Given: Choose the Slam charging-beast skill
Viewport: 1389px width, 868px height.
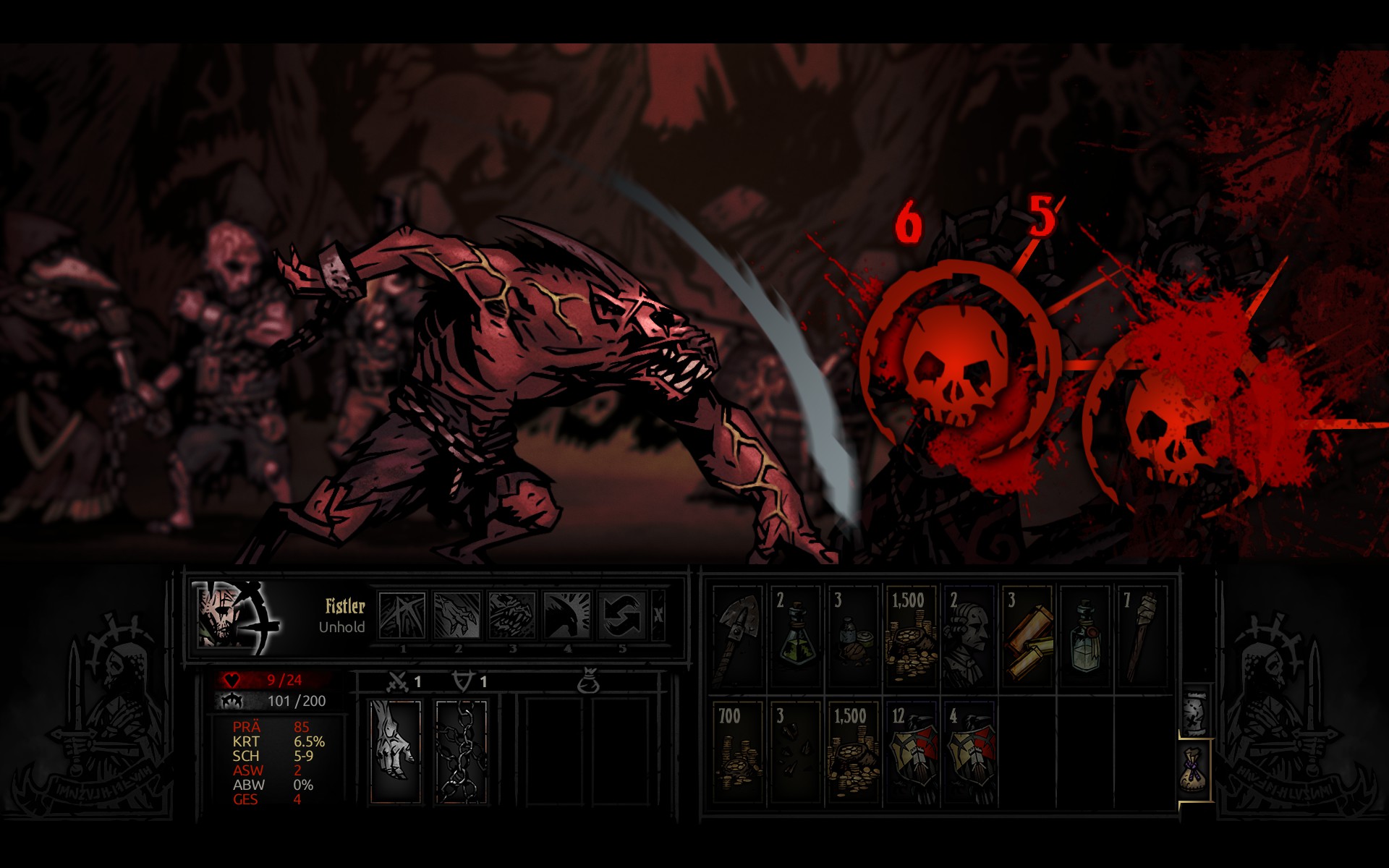Looking at the screenshot, I should point(567,615).
